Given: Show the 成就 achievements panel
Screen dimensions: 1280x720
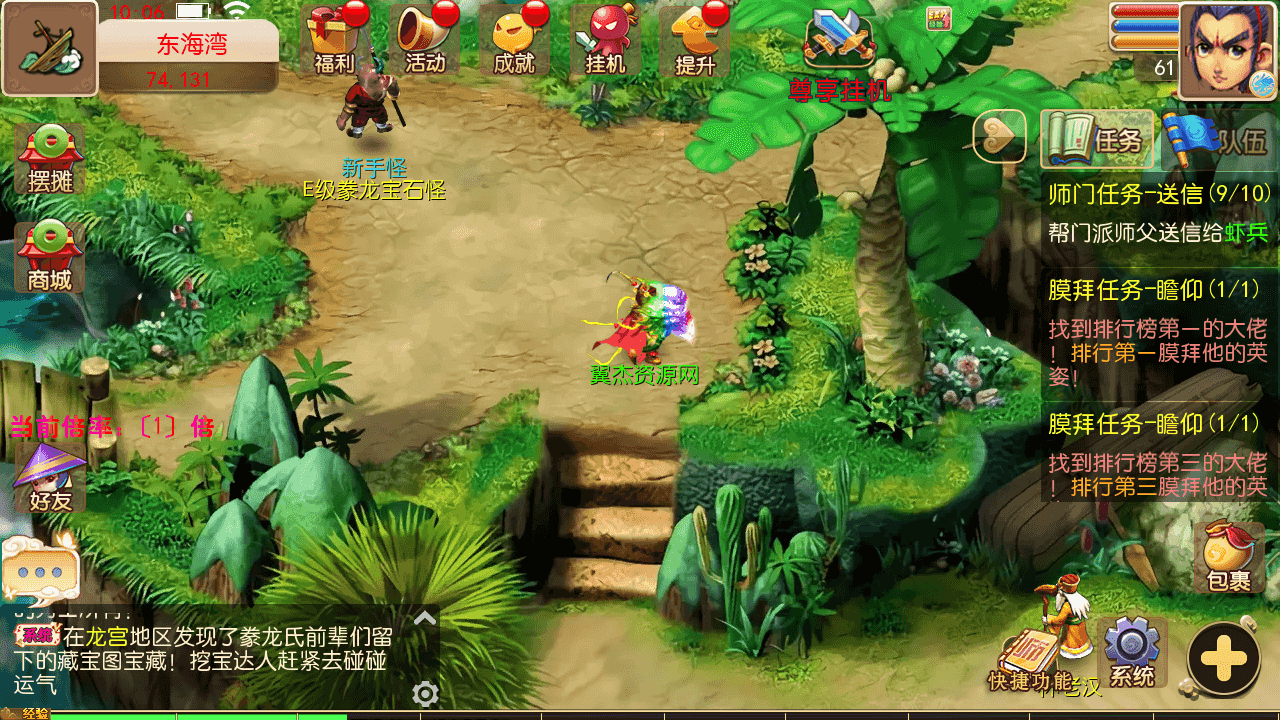Looking at the screenshot, I should tap(514, 40).
